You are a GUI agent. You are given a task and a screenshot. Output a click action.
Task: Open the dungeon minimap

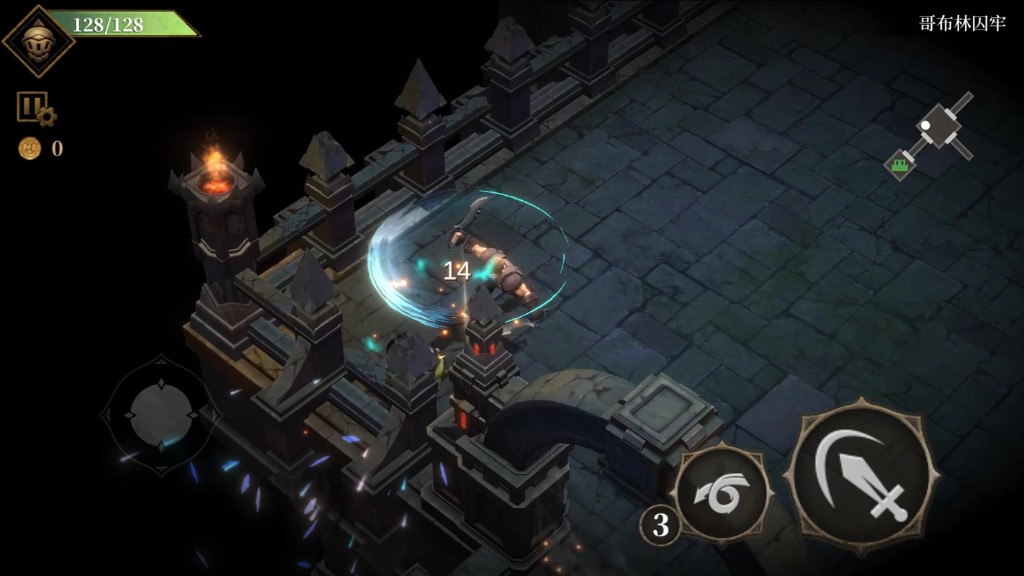coord(932,137)
